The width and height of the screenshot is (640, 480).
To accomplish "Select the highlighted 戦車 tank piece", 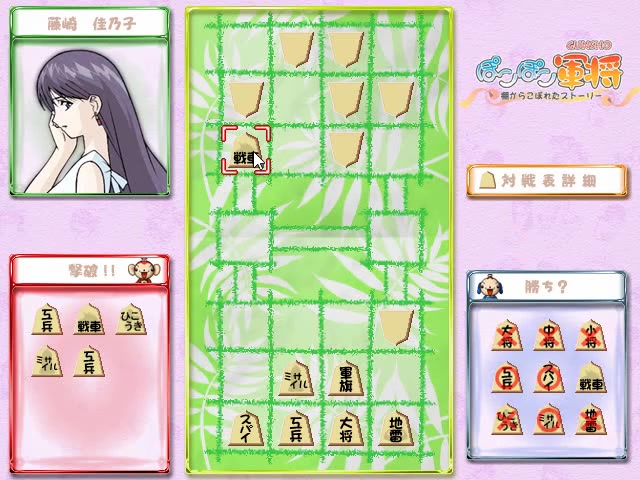I will [x=246, y=152].
